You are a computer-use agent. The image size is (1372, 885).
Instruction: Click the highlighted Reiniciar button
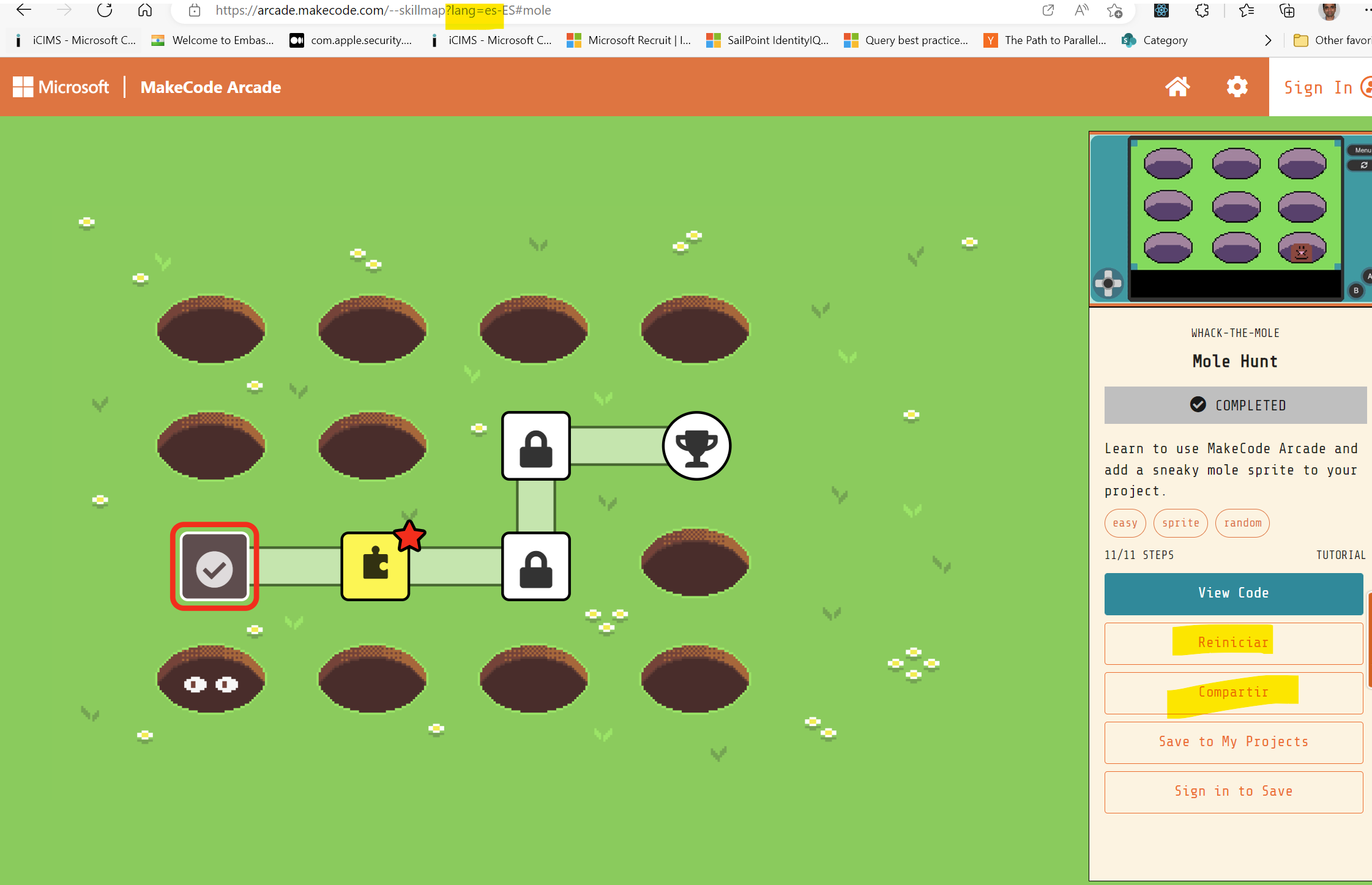pyautogui.click(x=1234, y=642)
